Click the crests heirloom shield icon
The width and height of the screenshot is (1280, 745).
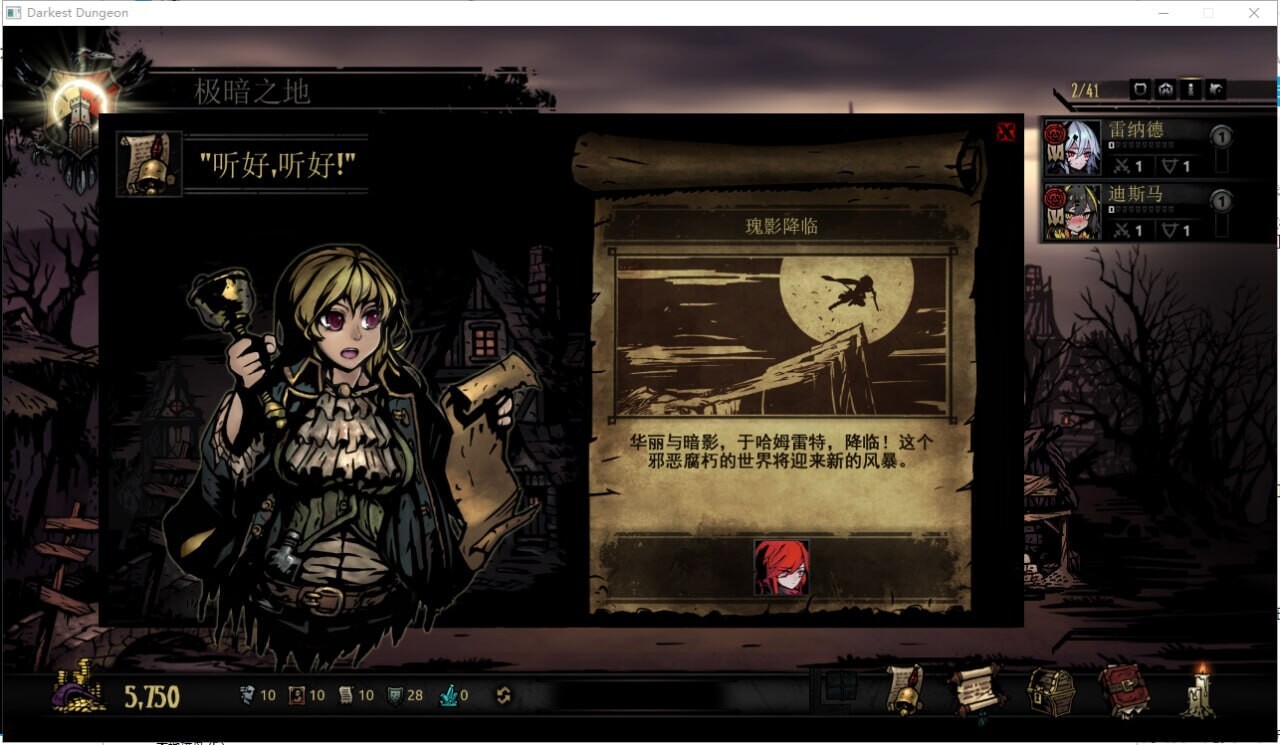394,693
